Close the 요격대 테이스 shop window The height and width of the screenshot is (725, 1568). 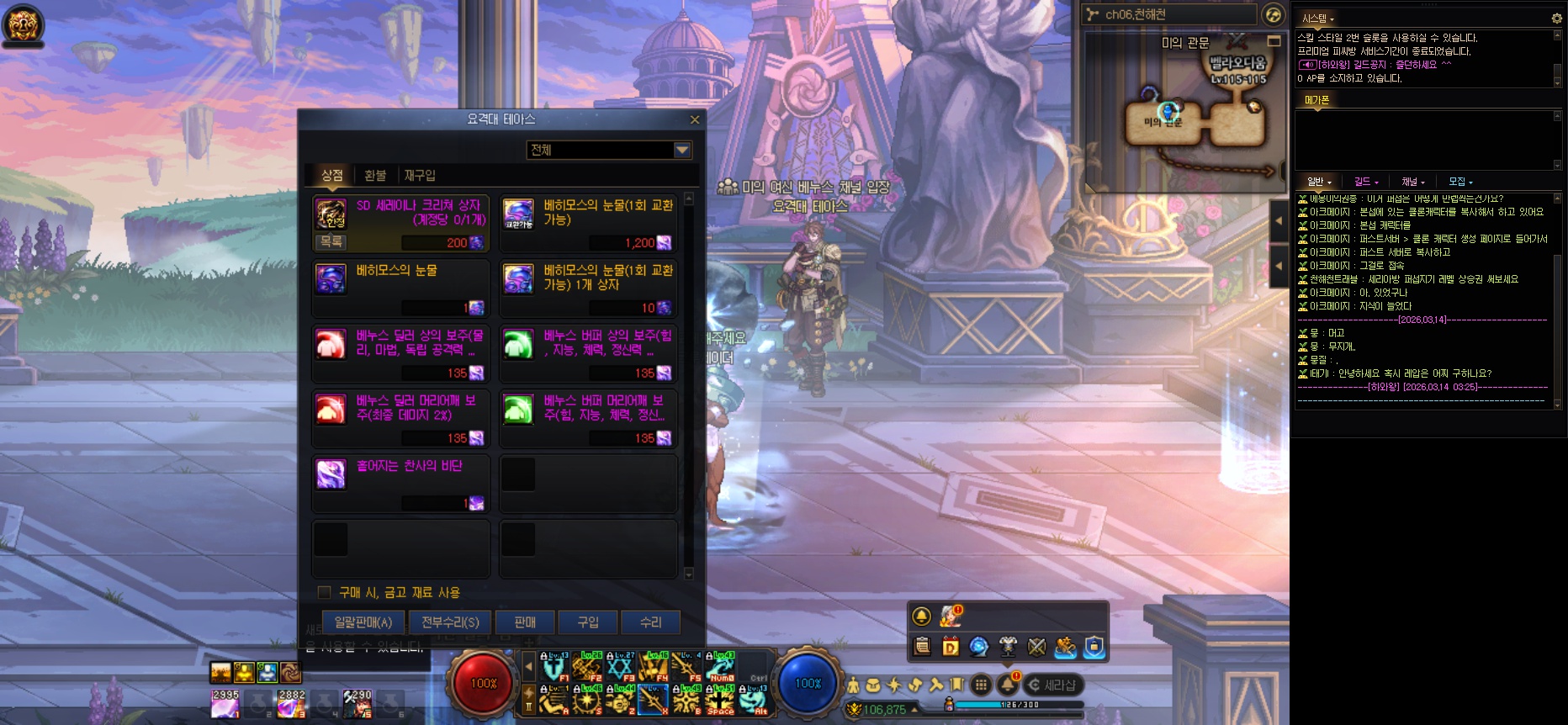click(x=695, y=119)
